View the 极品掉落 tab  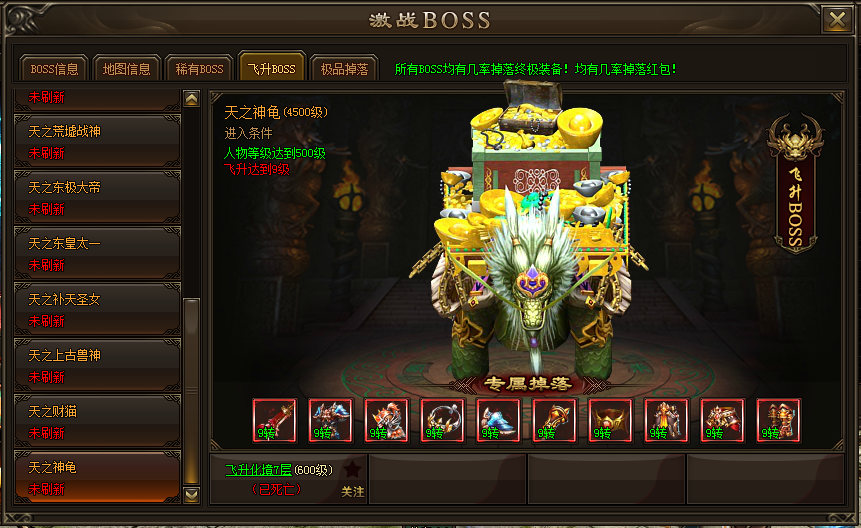pyautogui.click(x=343, y=69)
